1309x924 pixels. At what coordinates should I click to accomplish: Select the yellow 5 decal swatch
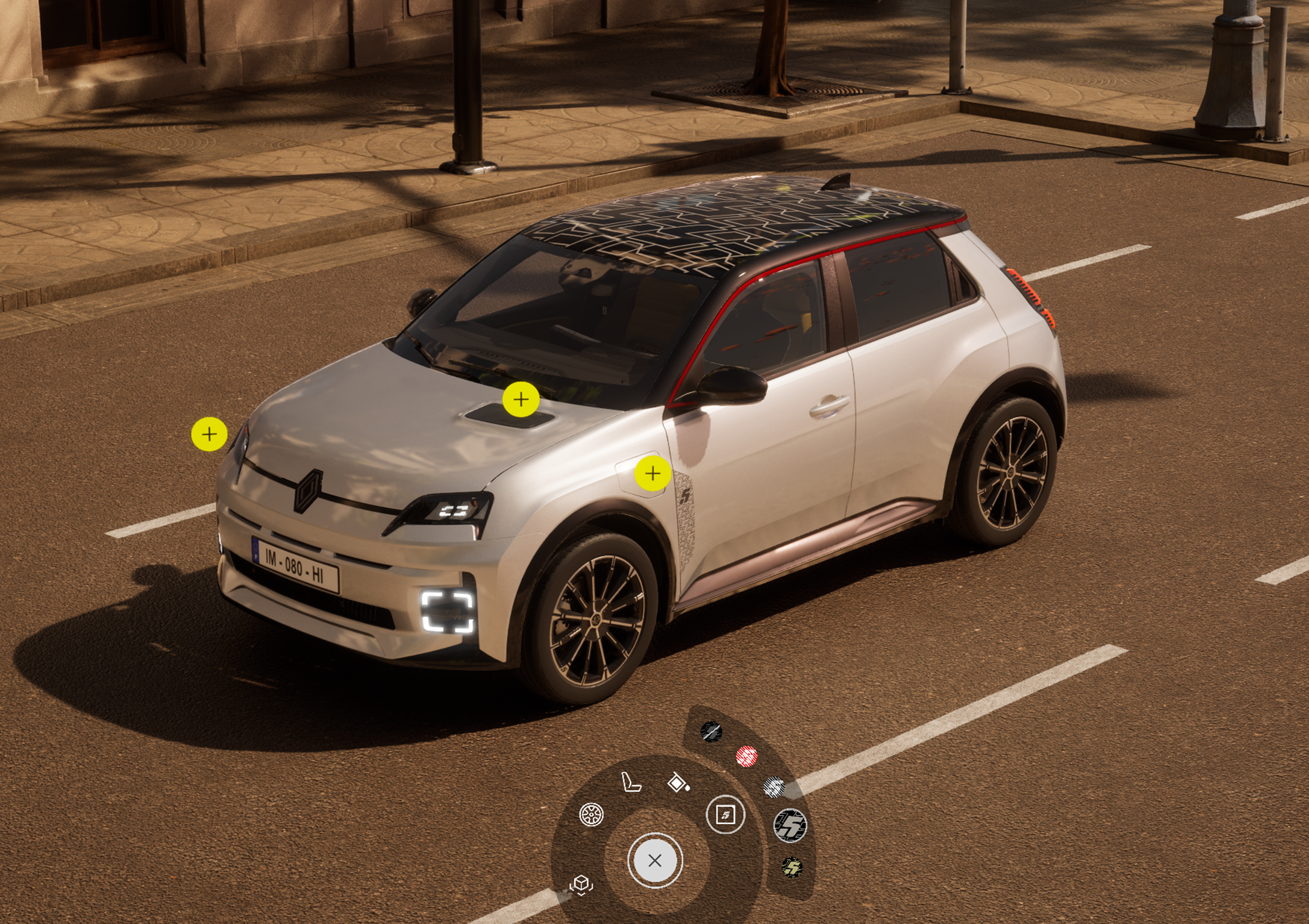[792, 867]
